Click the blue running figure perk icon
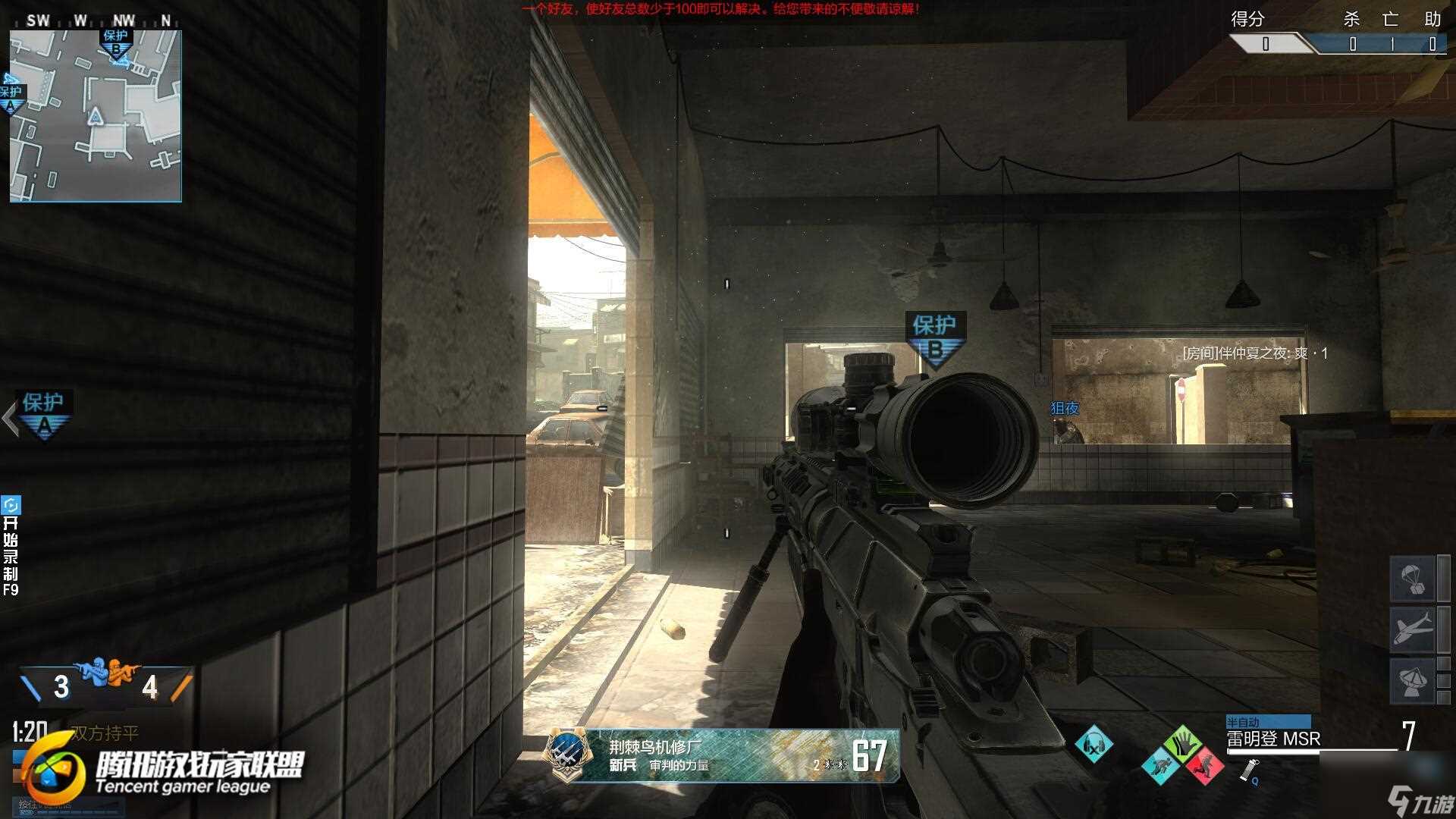1456x819 pixels. coord(1160,765)
